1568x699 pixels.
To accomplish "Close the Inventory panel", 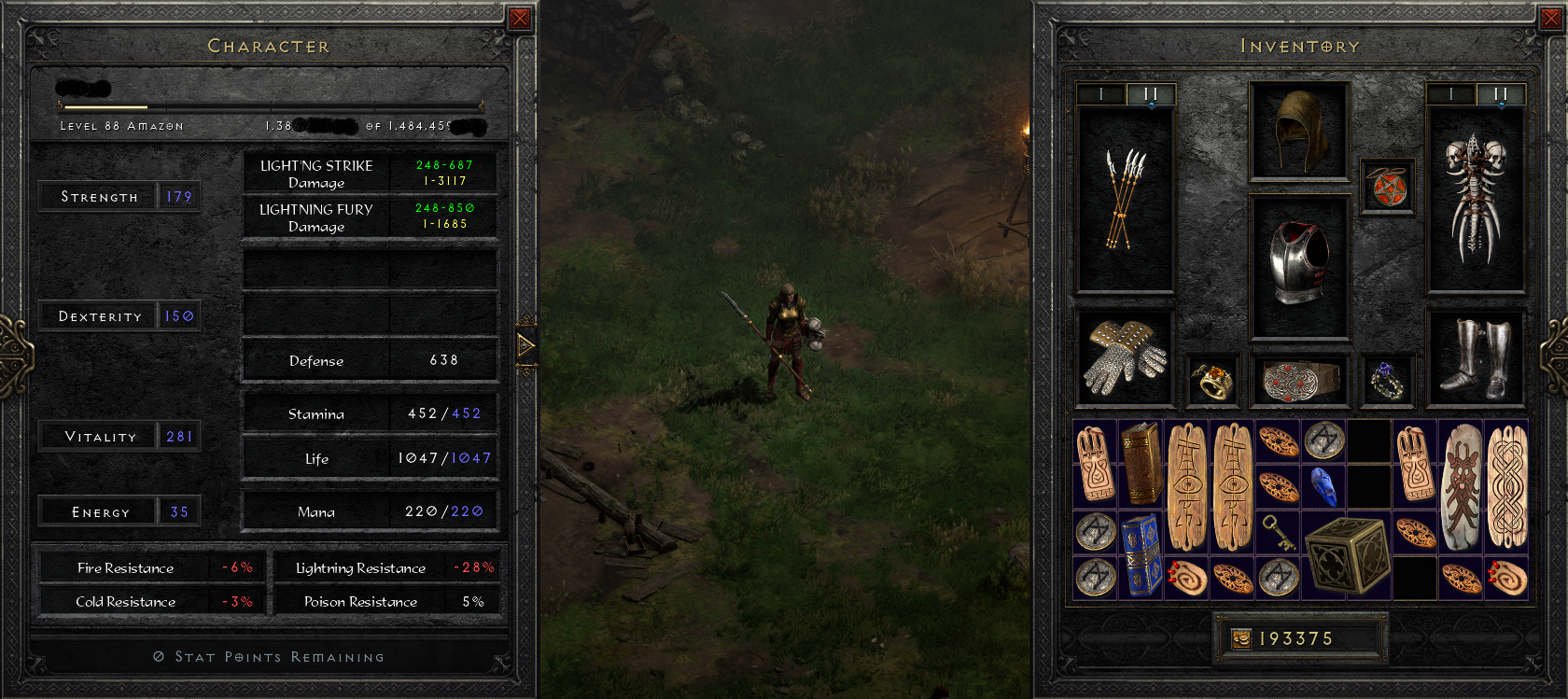I will (1551, 19).
